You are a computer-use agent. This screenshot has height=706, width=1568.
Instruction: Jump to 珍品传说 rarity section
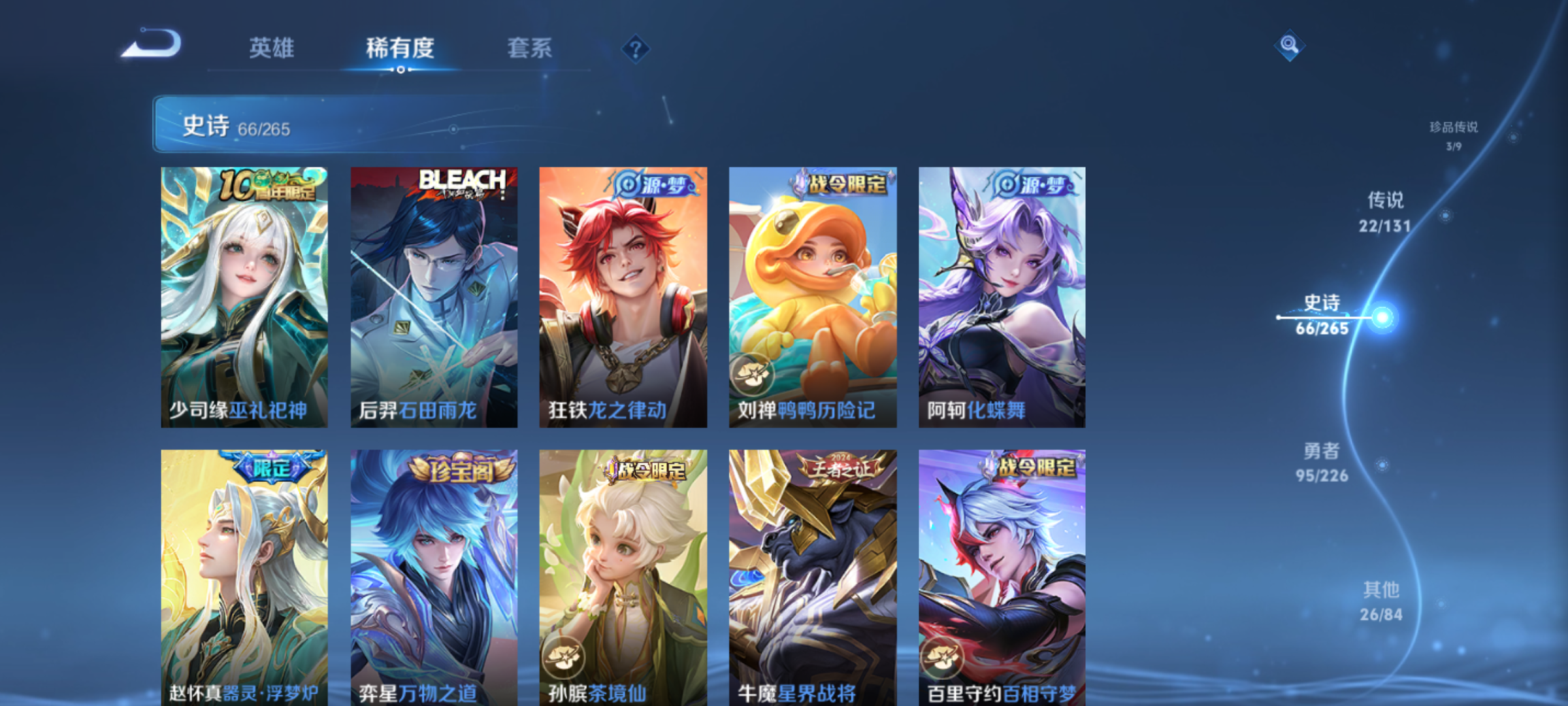point(1453,135)
